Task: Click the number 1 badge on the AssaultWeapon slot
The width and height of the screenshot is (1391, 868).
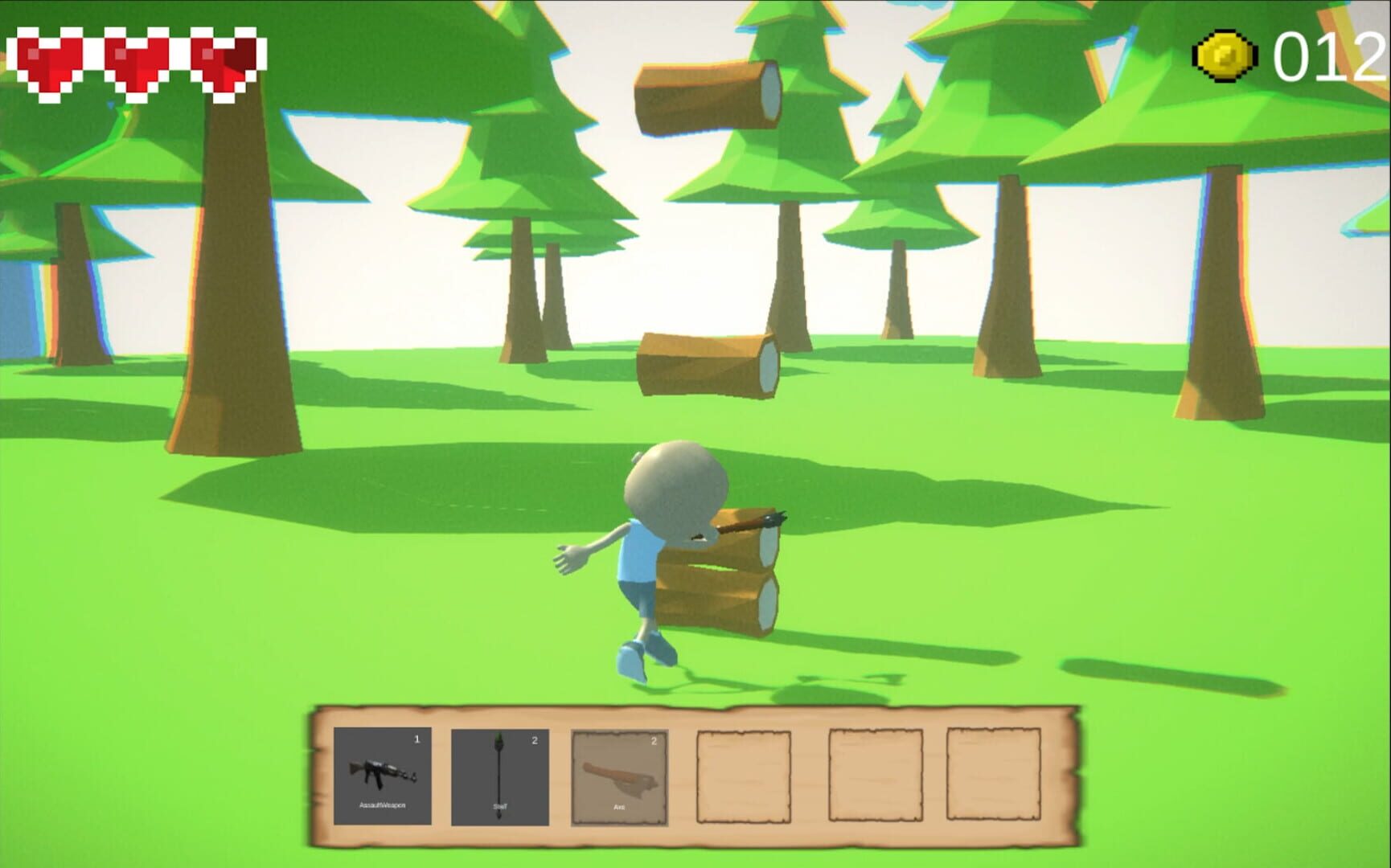Action: 417,738
